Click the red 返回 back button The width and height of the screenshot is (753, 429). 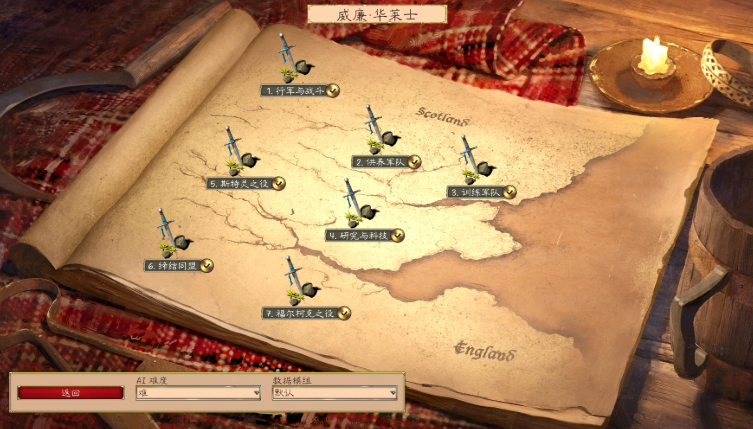[x=70, y=393]
